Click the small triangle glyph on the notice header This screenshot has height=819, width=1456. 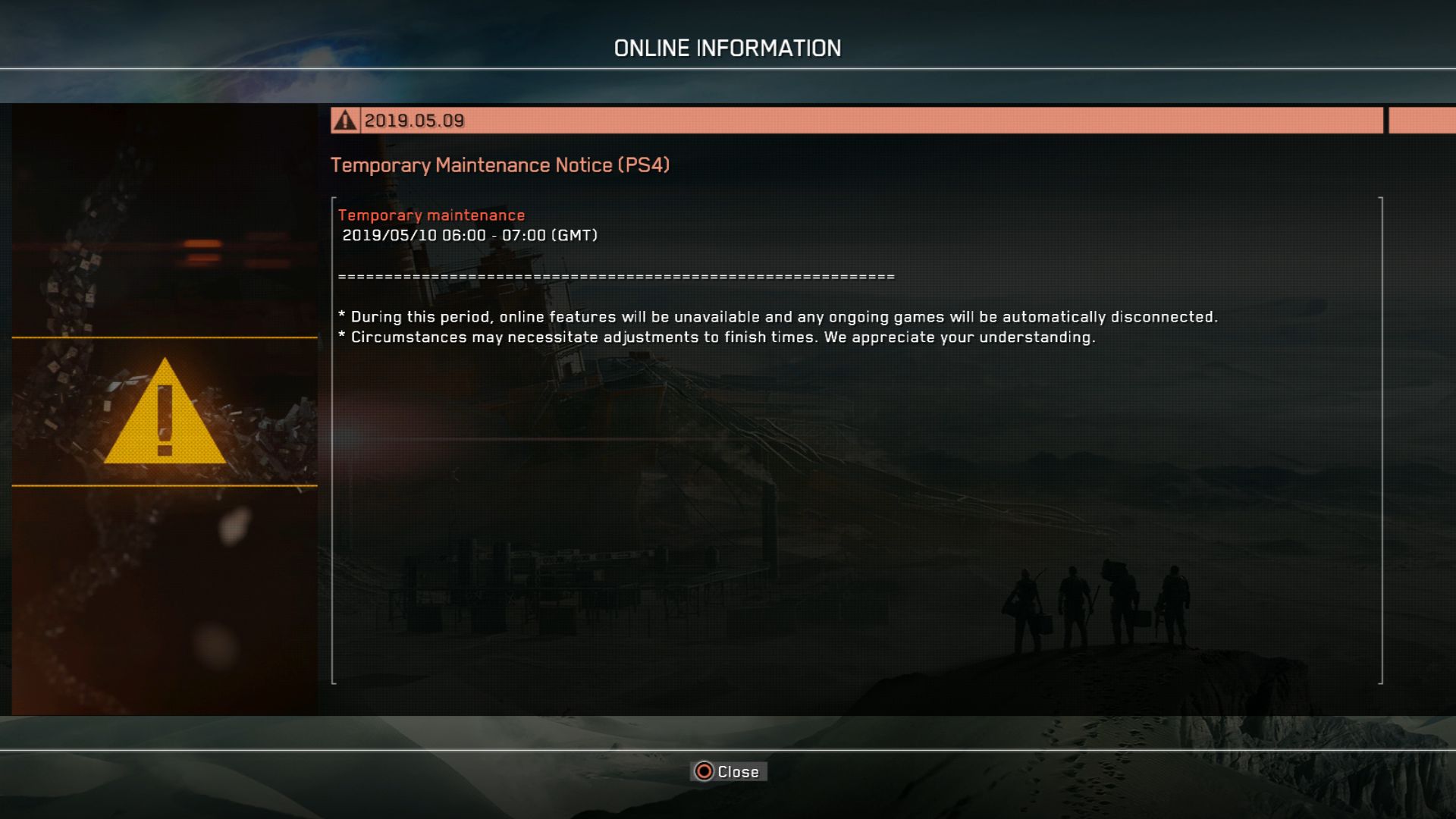pos(346,119)
